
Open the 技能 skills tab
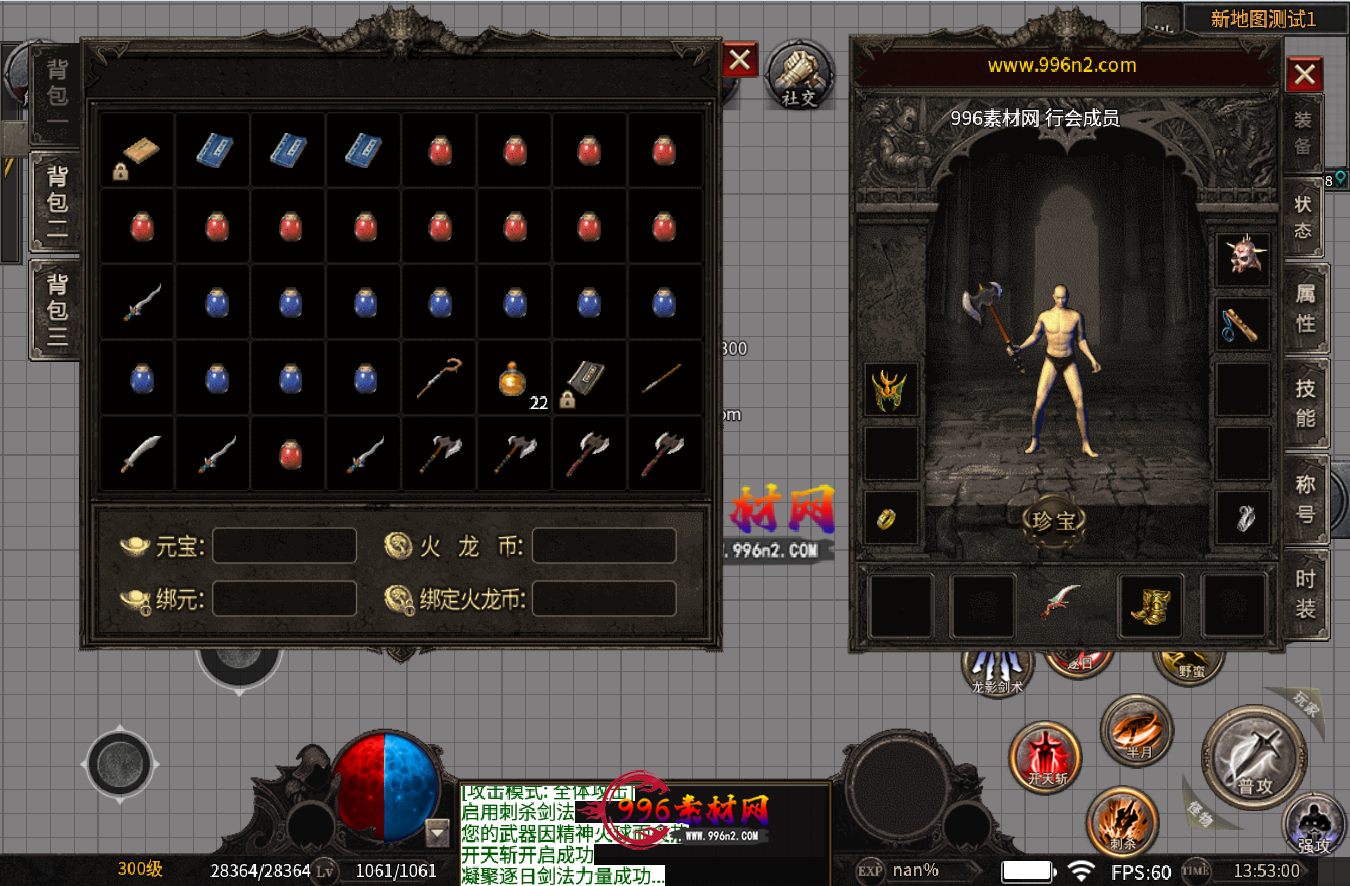tap(1306, 403)
